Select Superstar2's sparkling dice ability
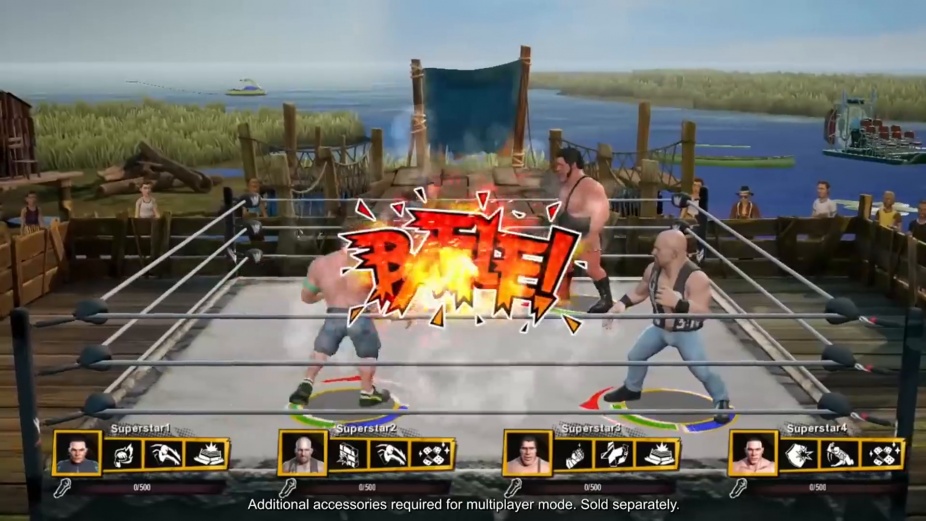The width and height of the screenshot is (926, 521). click(433, 455)
